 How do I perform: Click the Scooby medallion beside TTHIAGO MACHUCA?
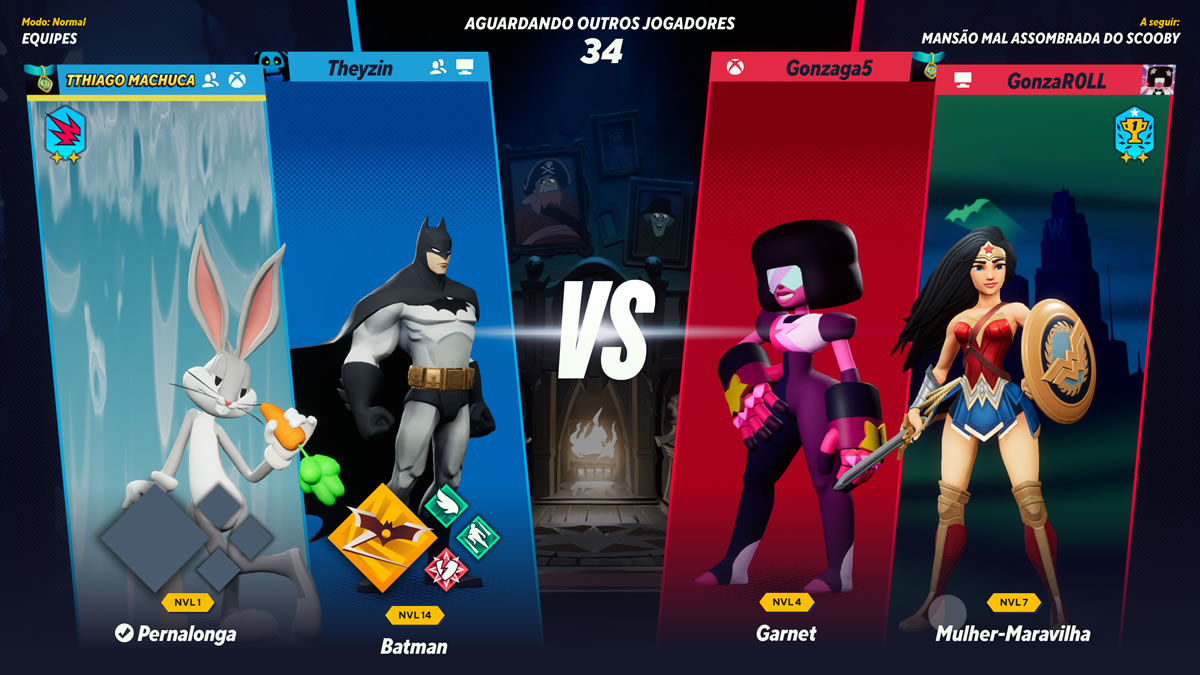click(x=43, y=80)
